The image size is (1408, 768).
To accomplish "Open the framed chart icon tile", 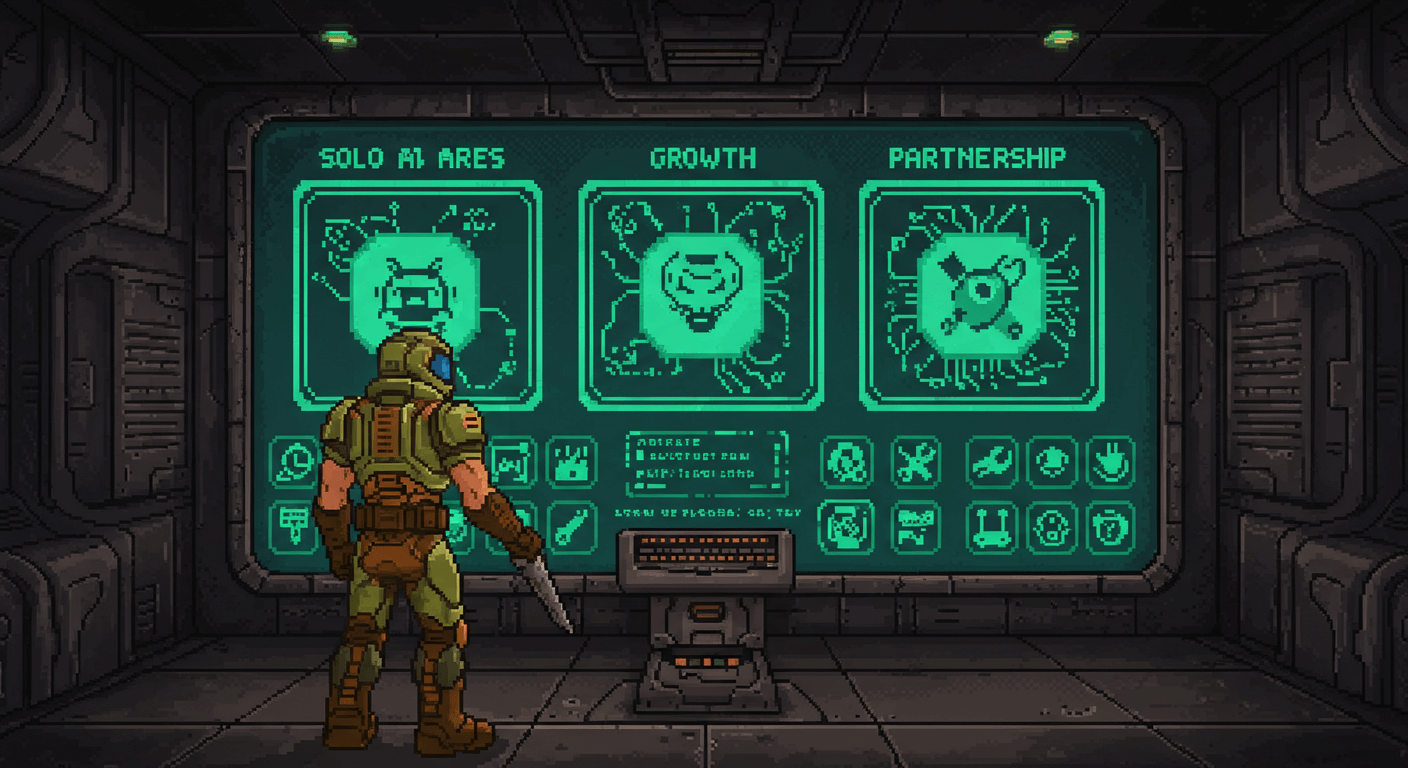I will click(513, 462).
